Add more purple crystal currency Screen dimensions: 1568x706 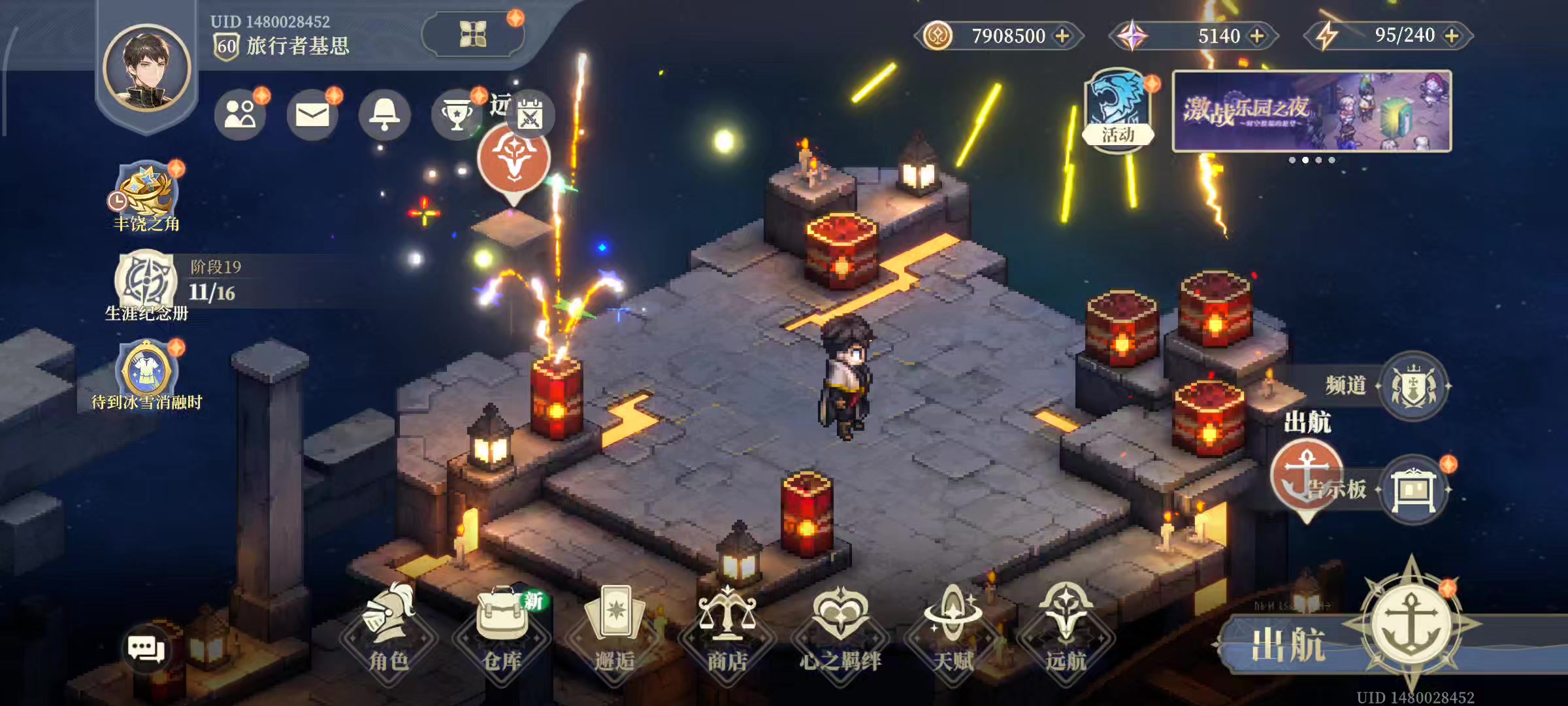point(1257,36)
